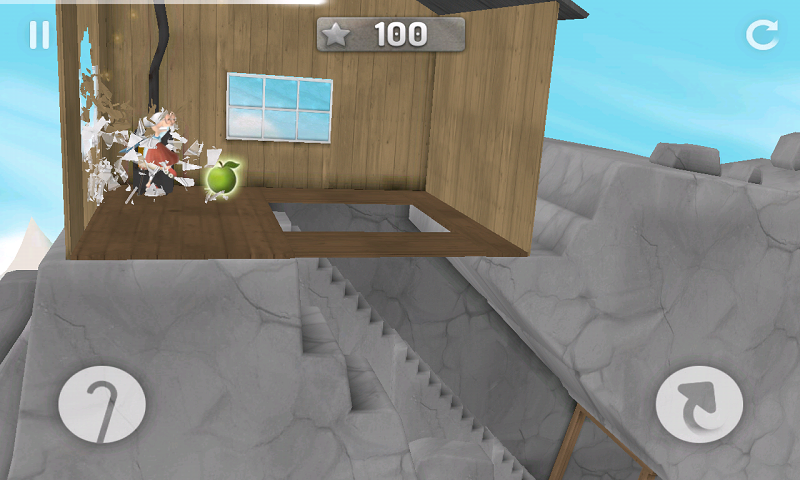Tap the round cane action button
This screenshot has width=800, height=480.
pos(102,405)
